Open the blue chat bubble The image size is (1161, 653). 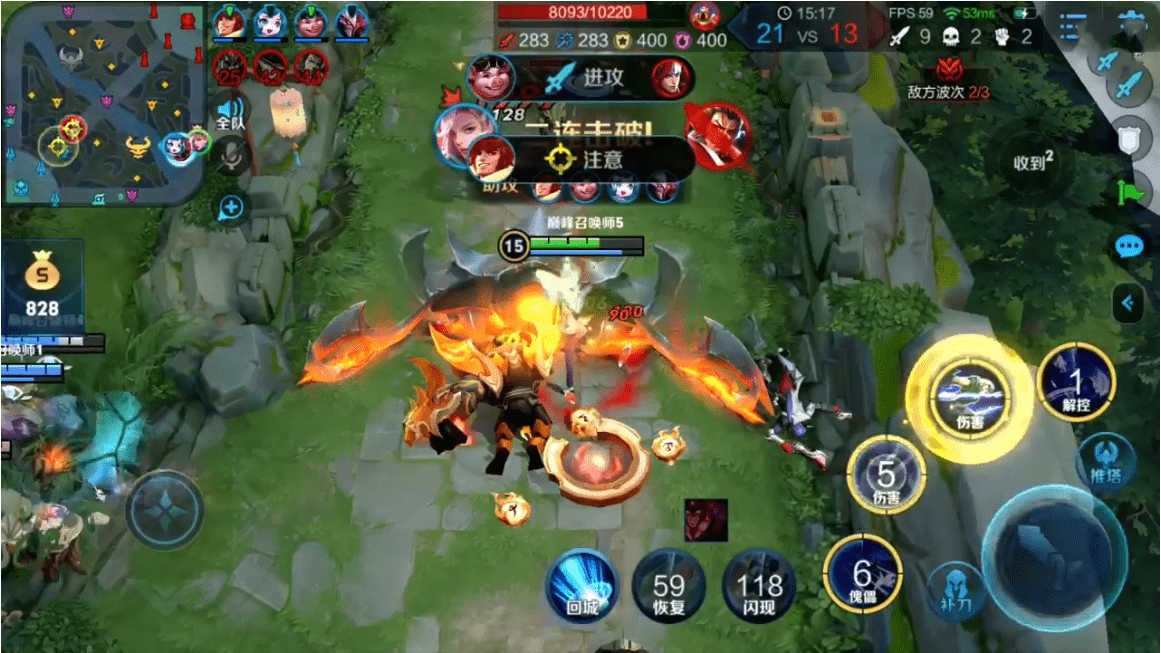[x=1128, y=245]
